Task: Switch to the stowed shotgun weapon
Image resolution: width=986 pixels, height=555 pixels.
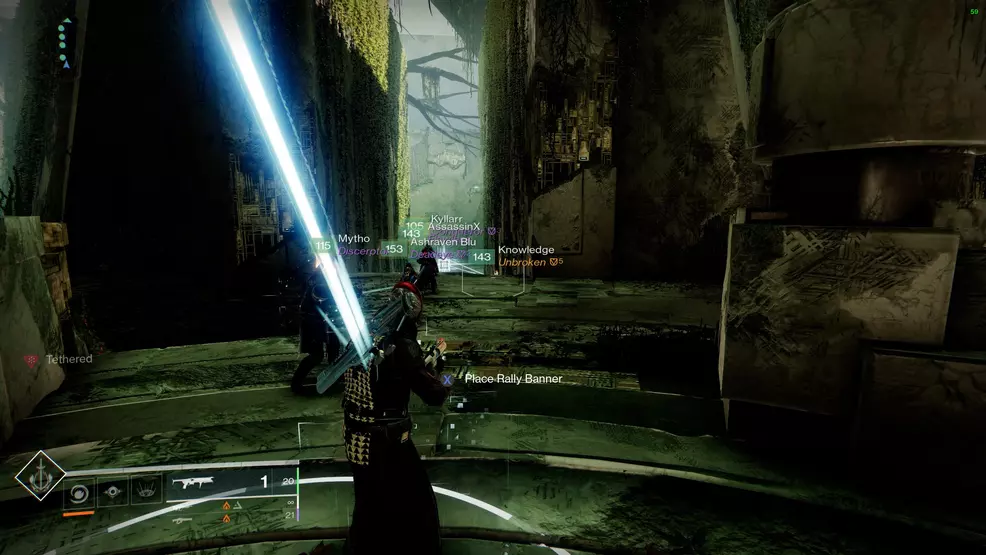Action: click(x=182, y=520)
